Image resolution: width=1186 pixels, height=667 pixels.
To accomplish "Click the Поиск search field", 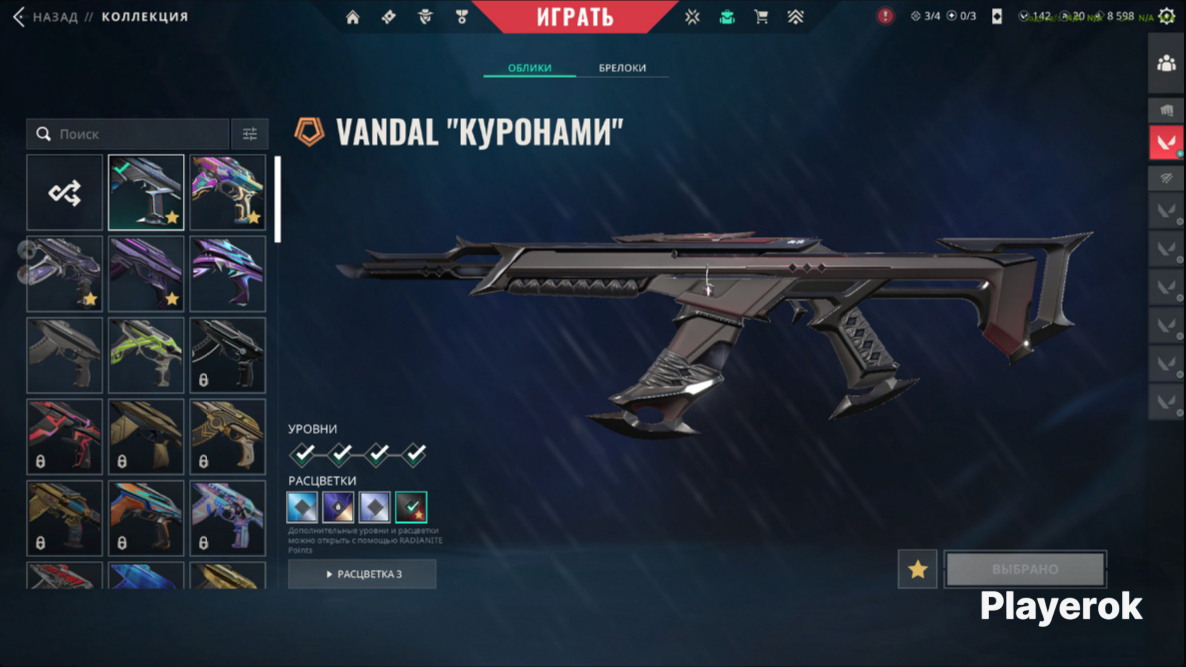I will point(128,134).
